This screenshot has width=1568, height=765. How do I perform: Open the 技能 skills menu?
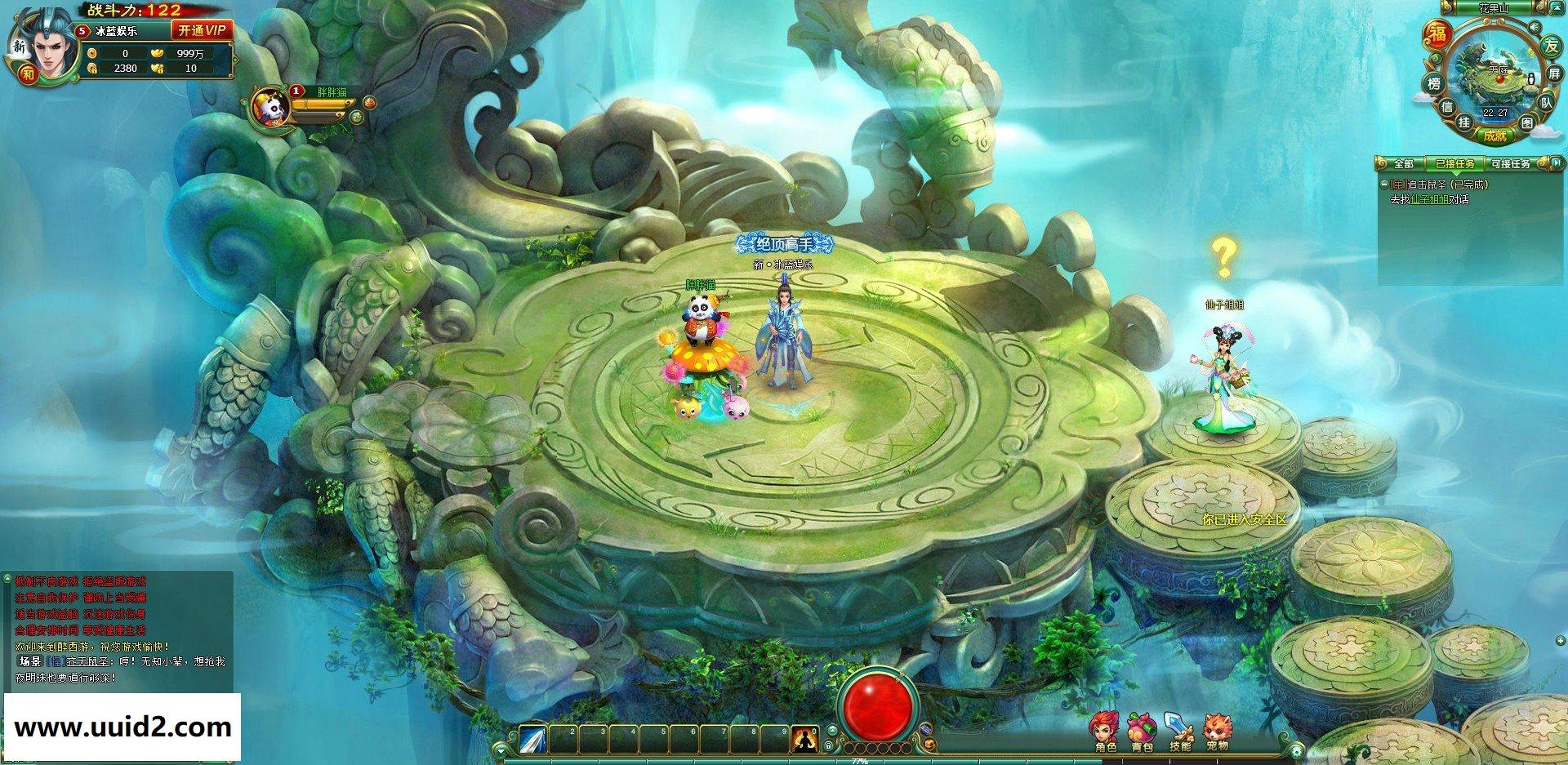[x=1179, y=731]
